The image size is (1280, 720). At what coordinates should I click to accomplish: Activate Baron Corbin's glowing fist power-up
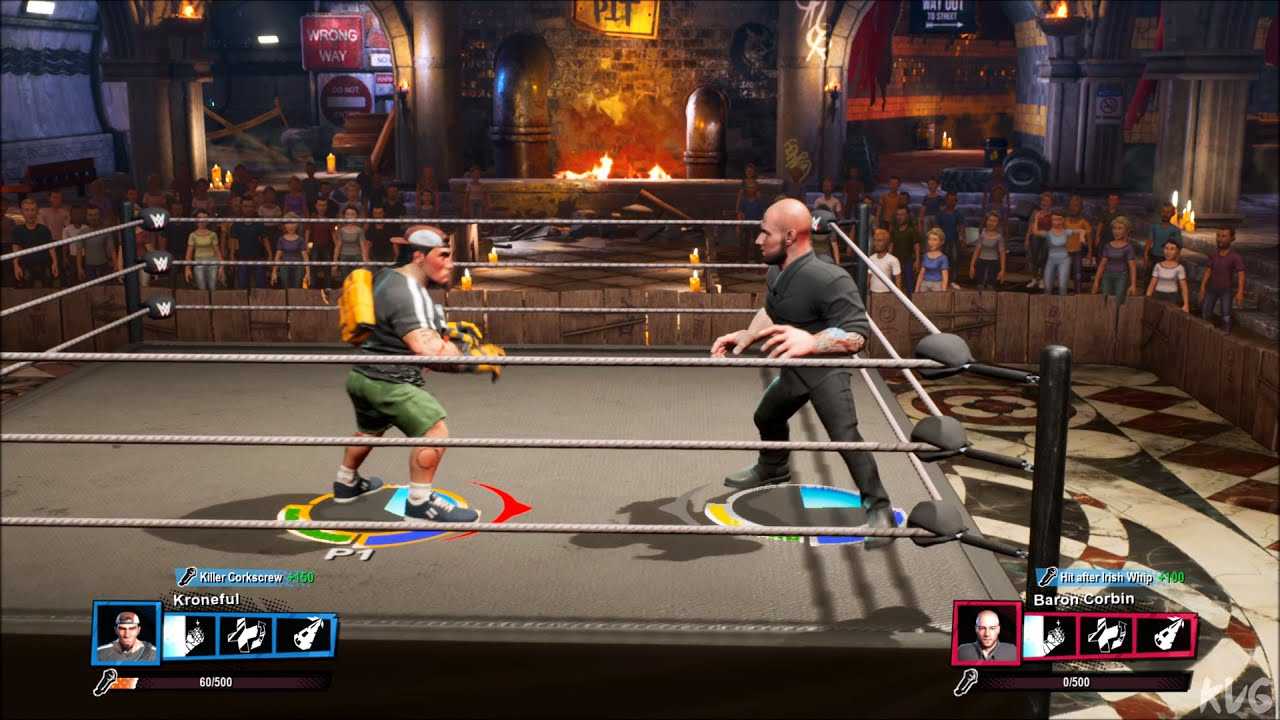pos(1050,636)
